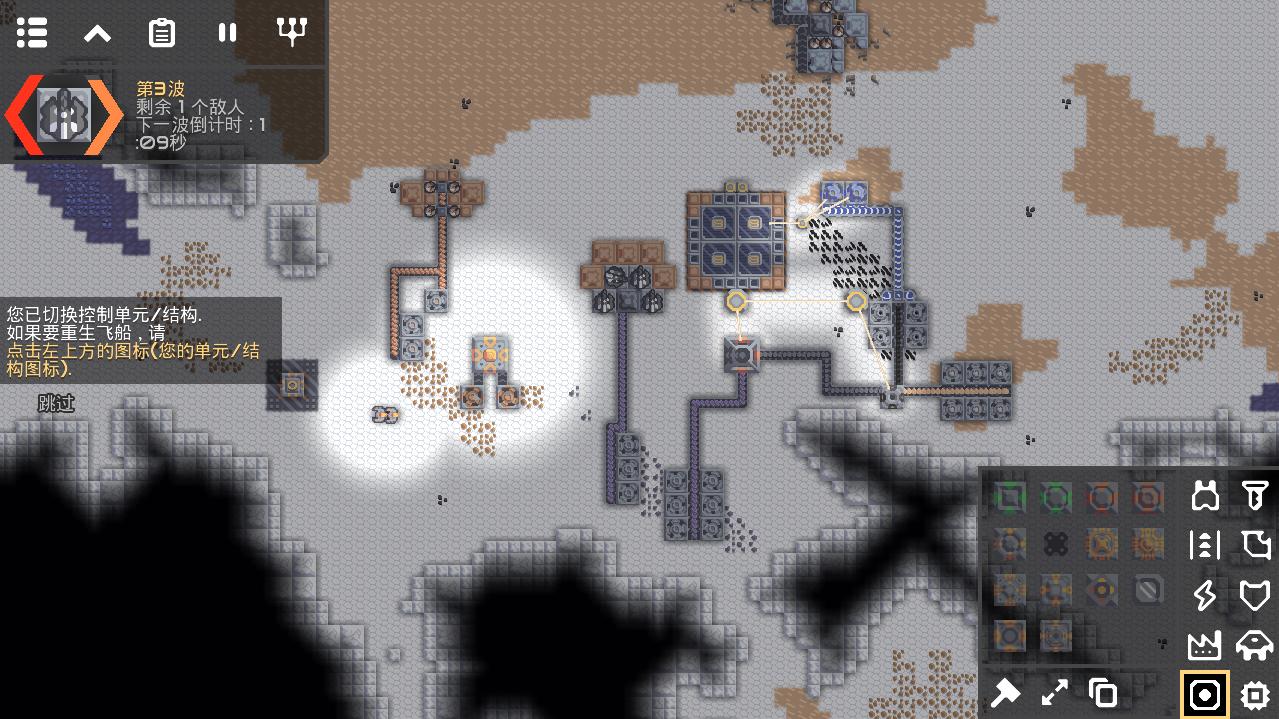The image size is (1279, 719).
Task: Switch to the conveyor distribution category
Action: [x=1205, y=545]
